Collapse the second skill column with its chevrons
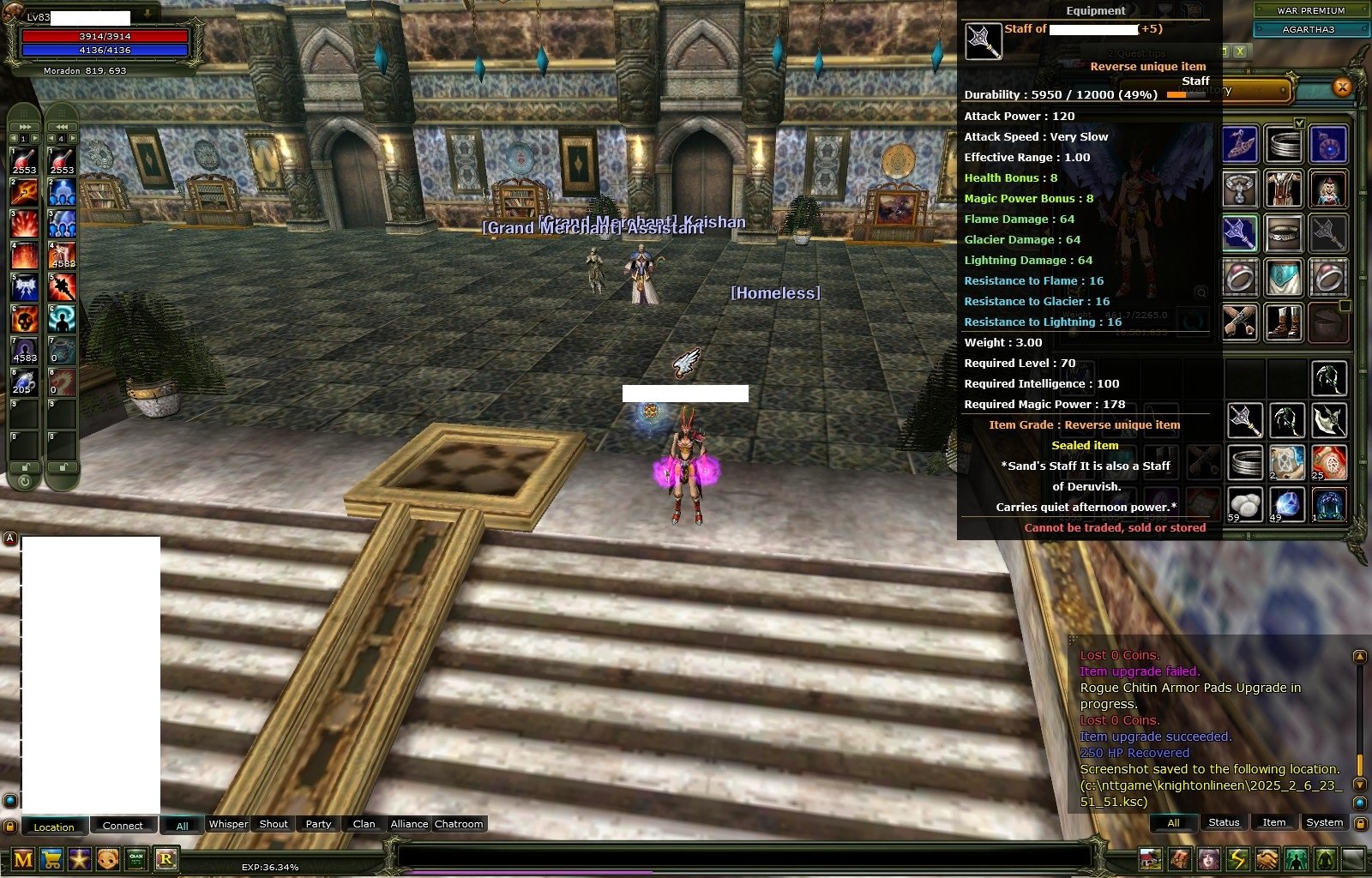The width and height of the screenshot is (1372, 878). (x=60, y=126)
